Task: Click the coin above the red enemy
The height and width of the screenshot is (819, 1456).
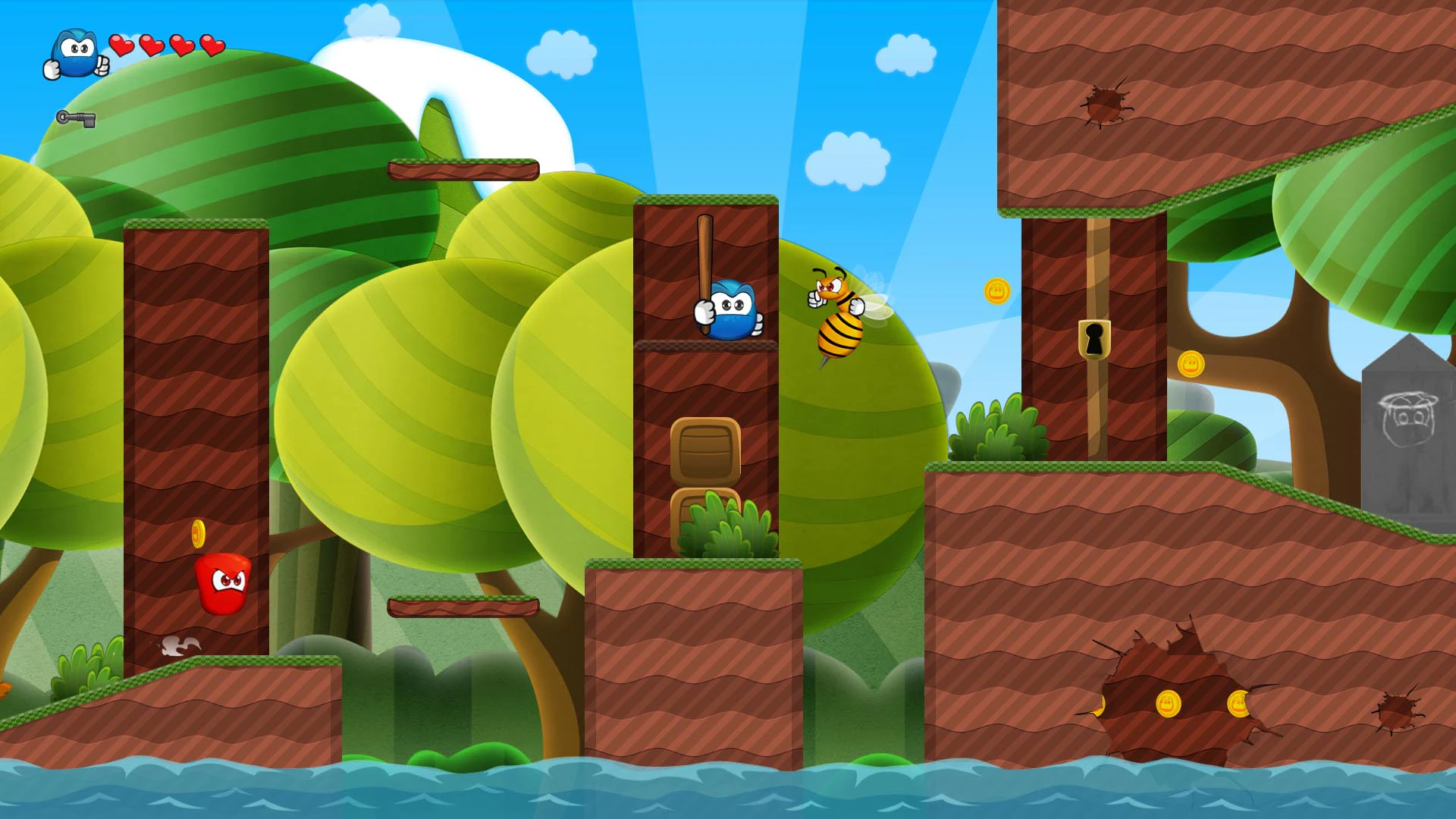Action: coord(199,535)
